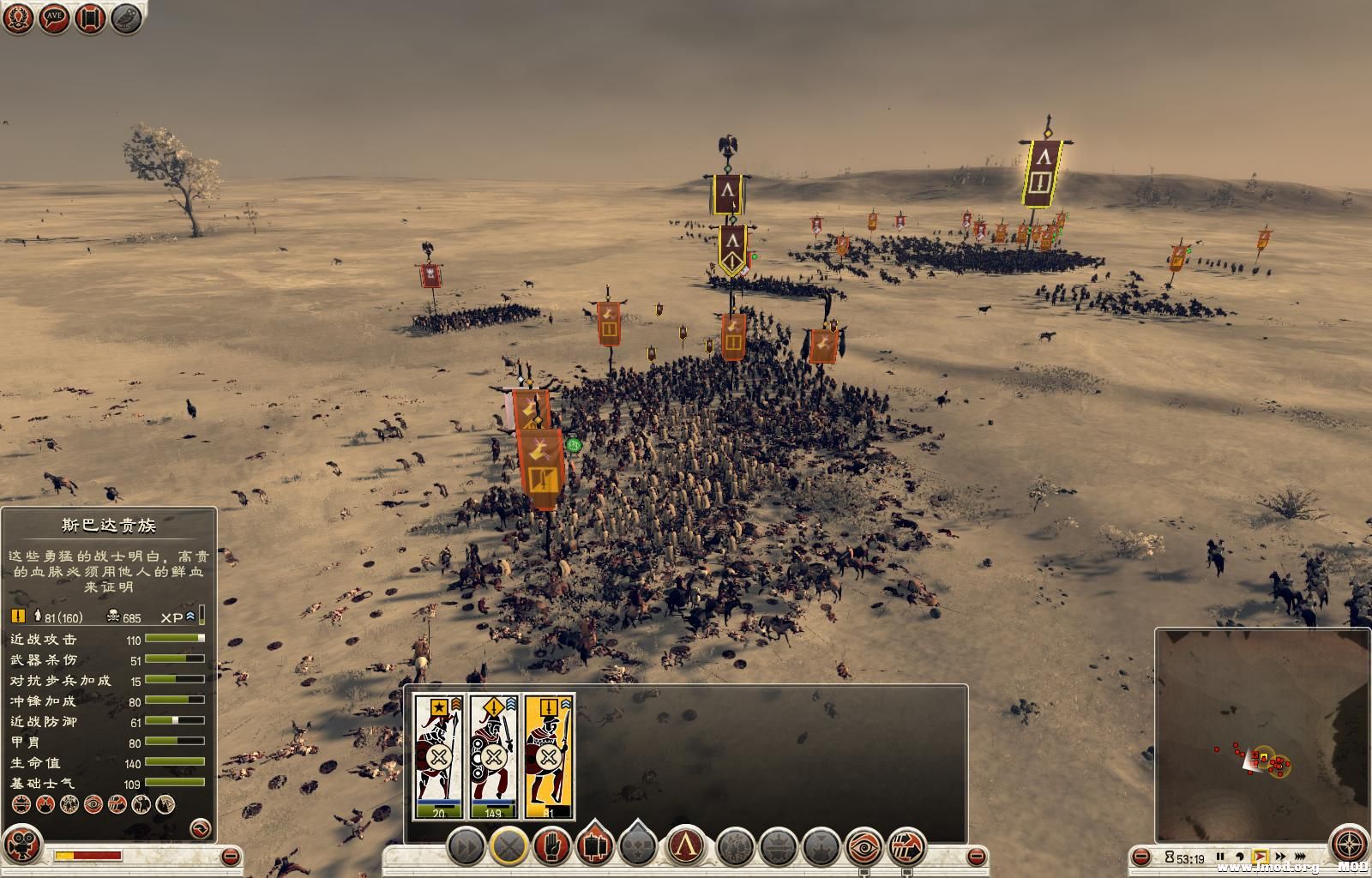Collapse the unit card panel
The width and height of the screenshot is (1372, 878).
pyautogui.click(x=977, y=856)
